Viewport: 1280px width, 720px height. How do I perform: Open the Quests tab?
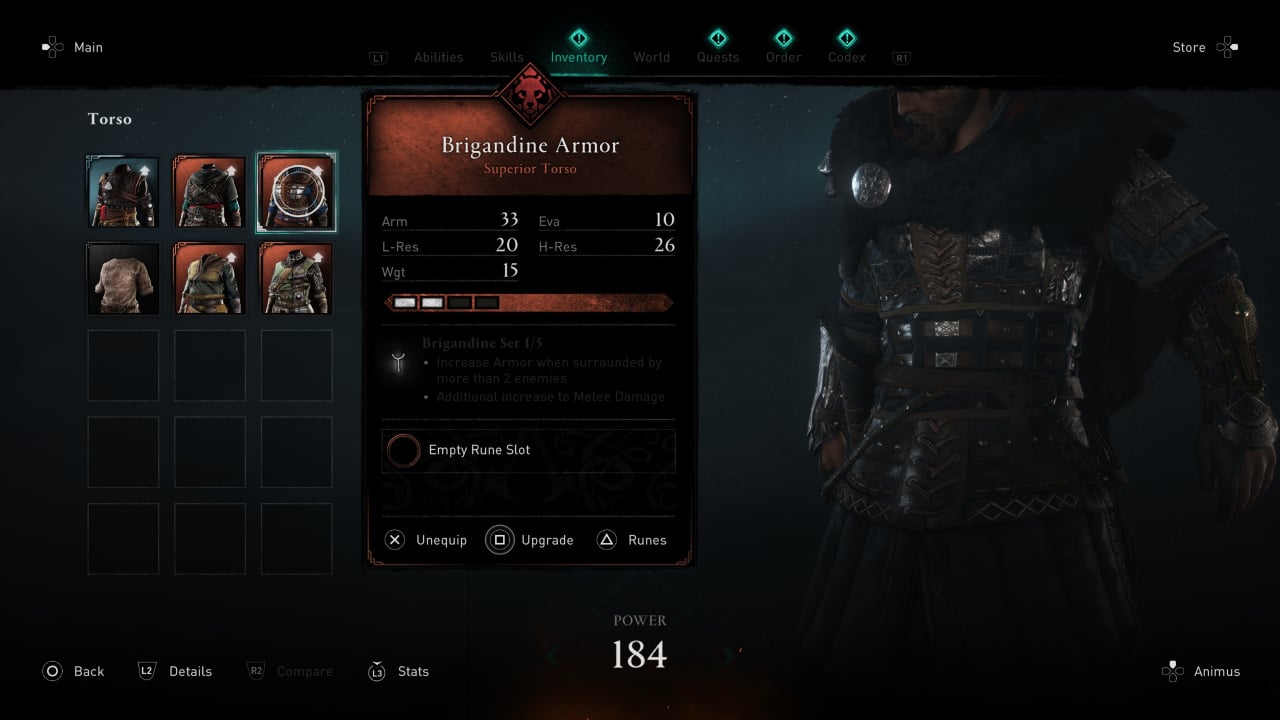[718, 57]
